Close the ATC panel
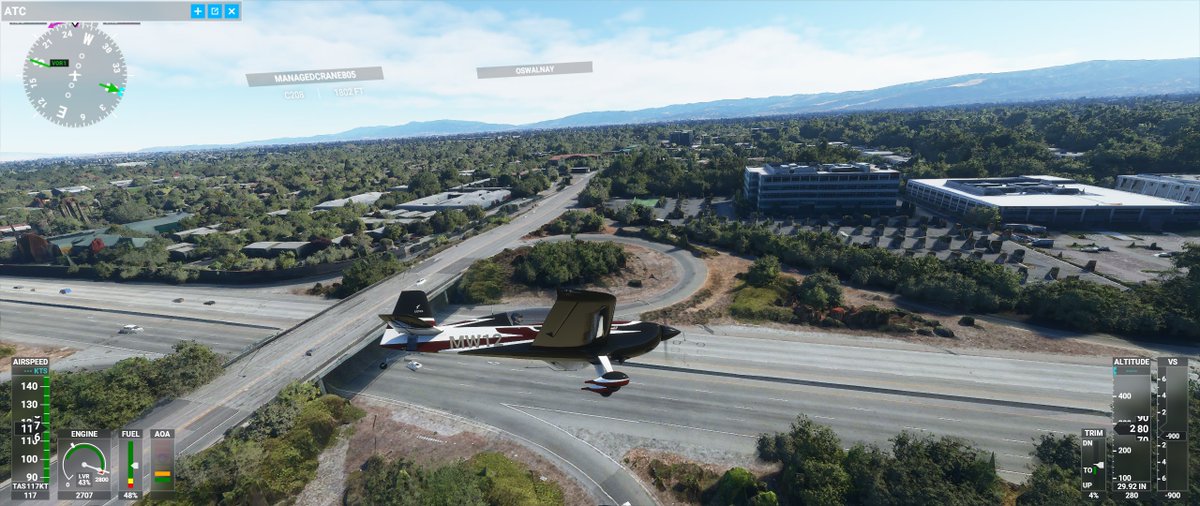The image size is (1200, 506). [x=232, y=11]
